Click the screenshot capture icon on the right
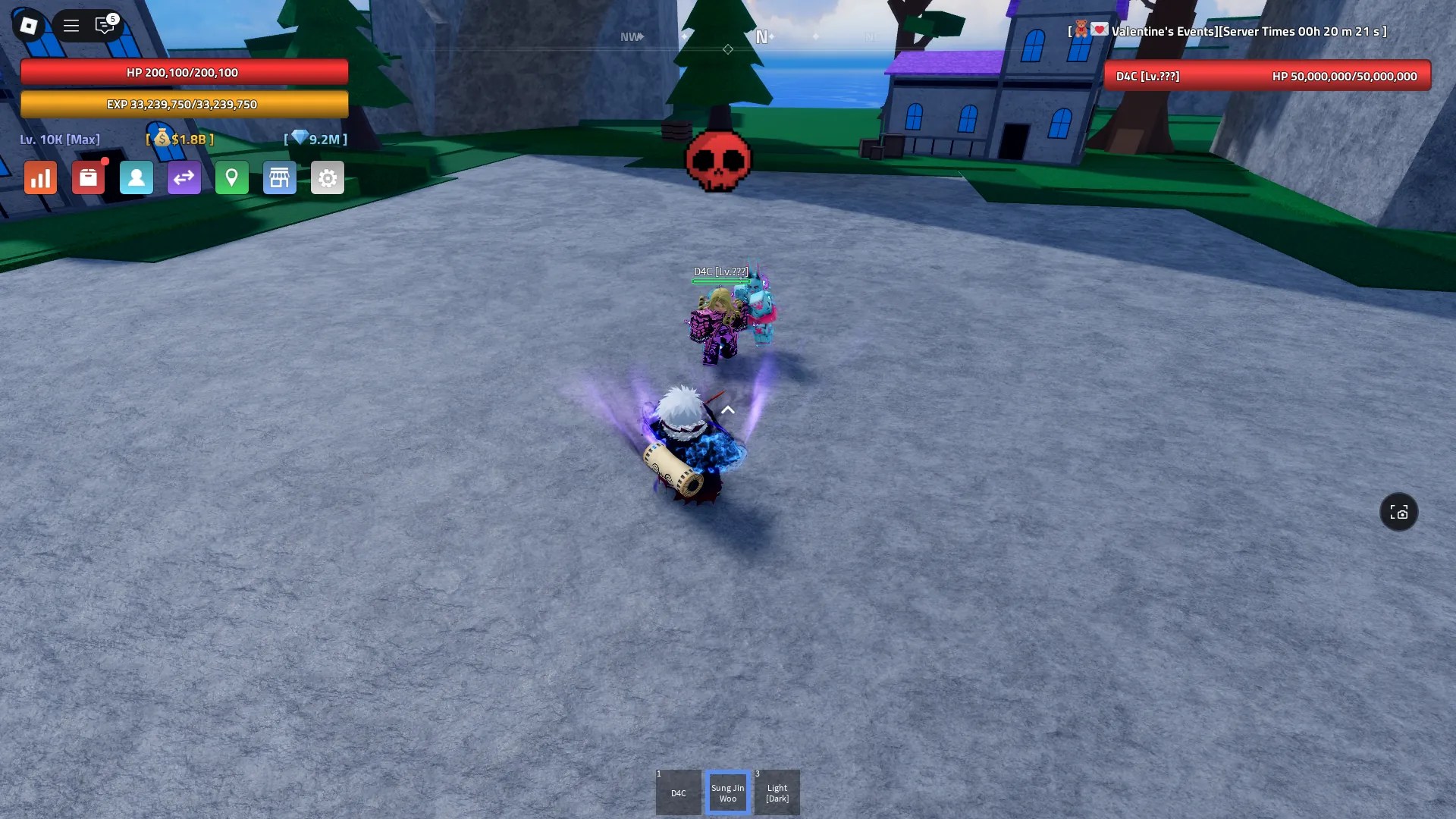 1399,512
